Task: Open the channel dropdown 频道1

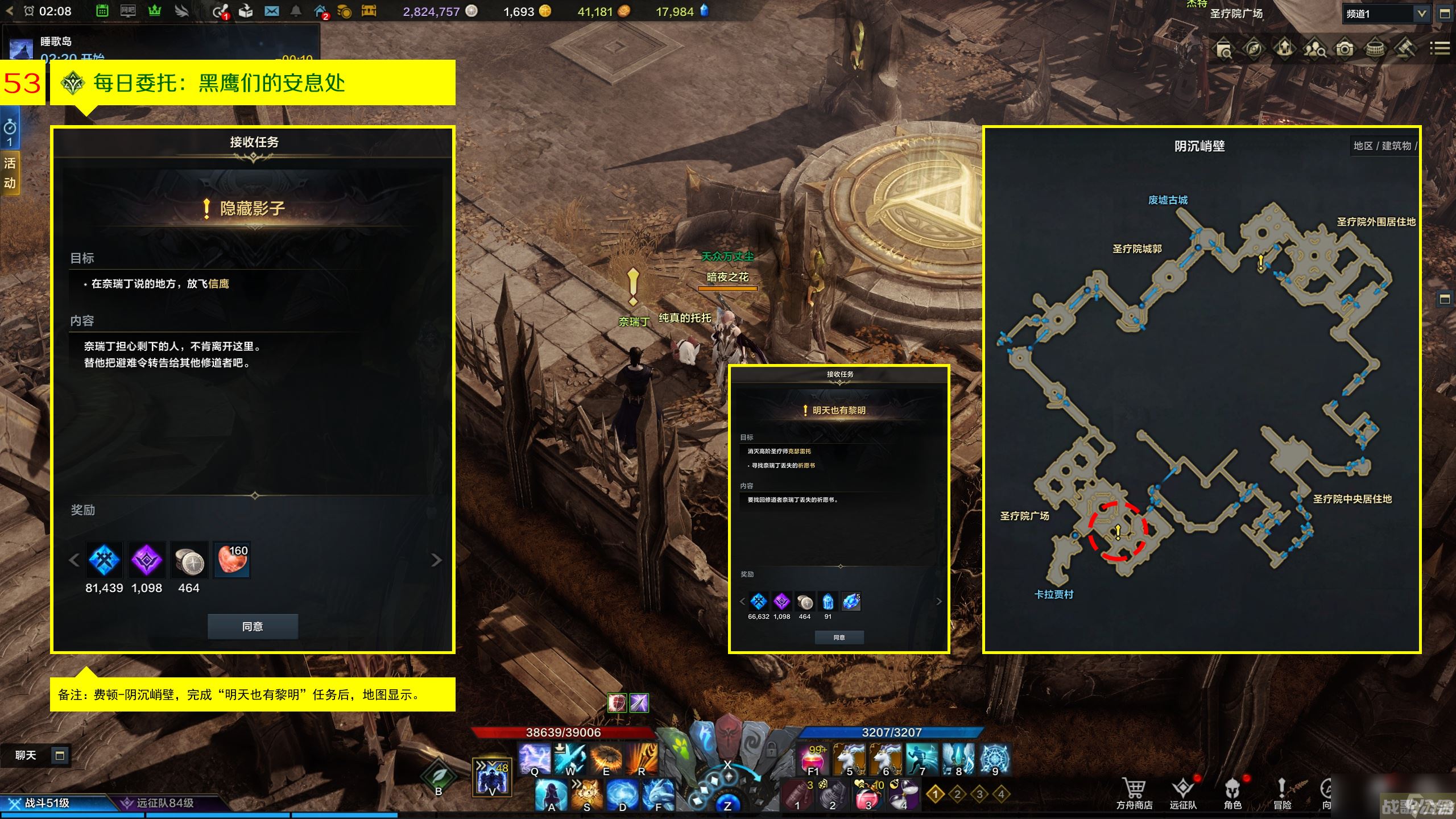Action: [x=1385, y=14]
